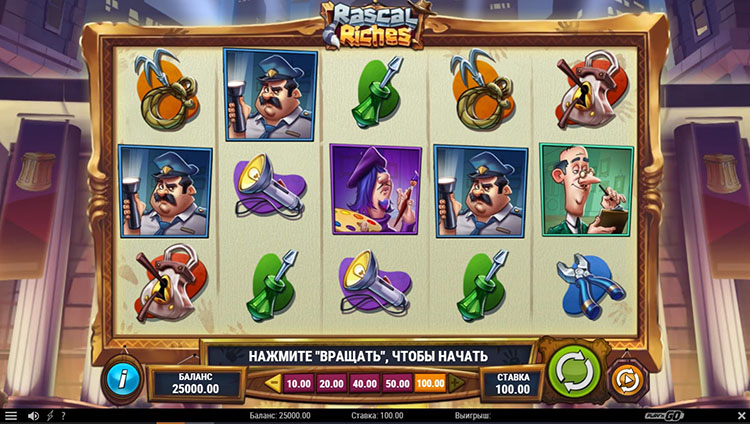The width and height of the screenshot is (750, 424).
Task: Choose the 20.00 bet value
Action: coord(331,383)
